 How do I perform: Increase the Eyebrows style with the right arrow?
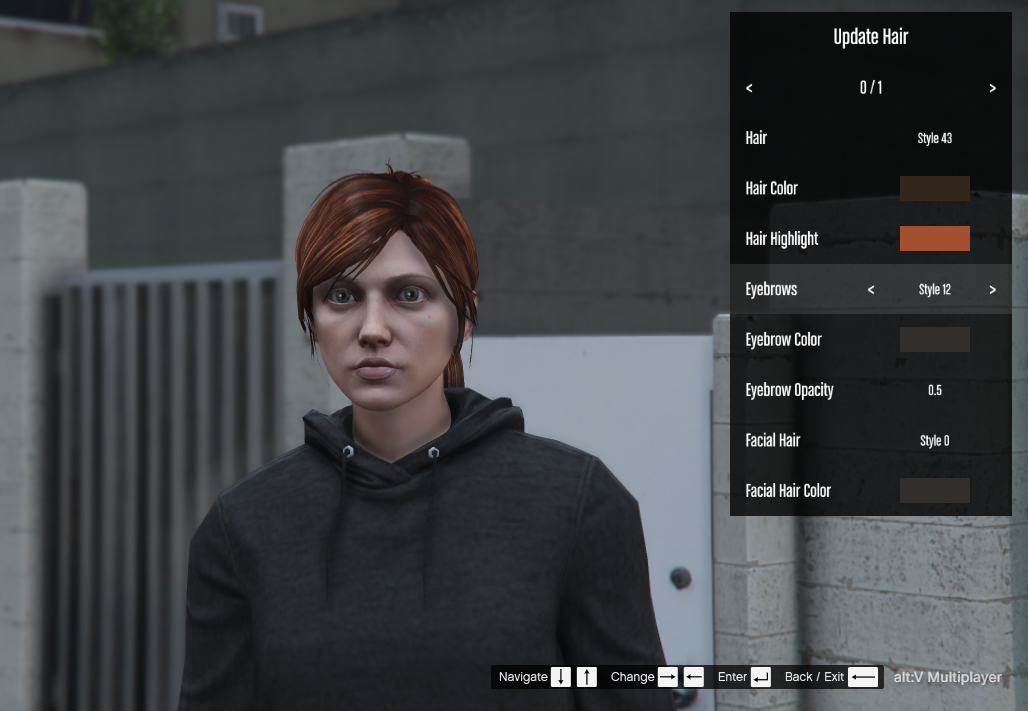pos(992,290)
